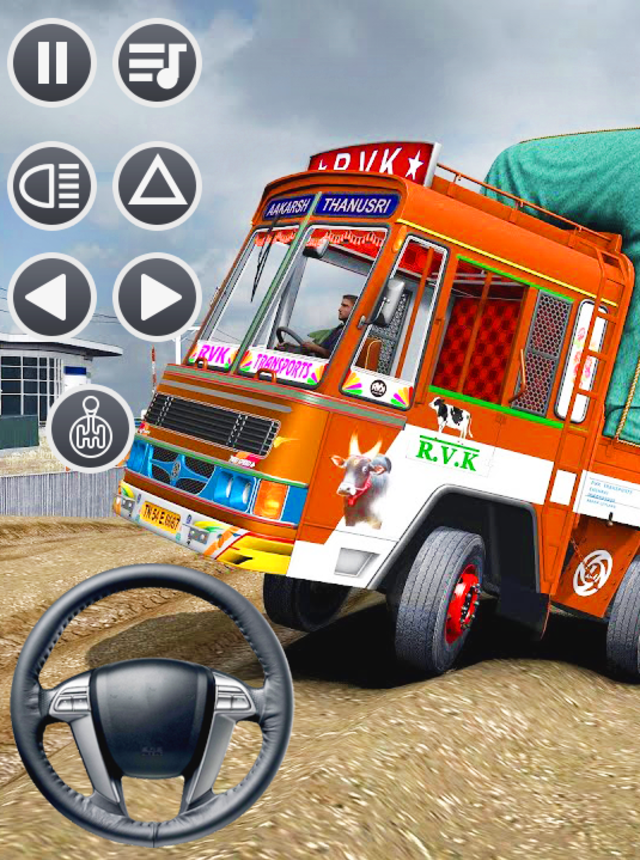Open the gear shifter control
Image resolution: width=640 pixels, height=860 pixels.
point(91,427)
